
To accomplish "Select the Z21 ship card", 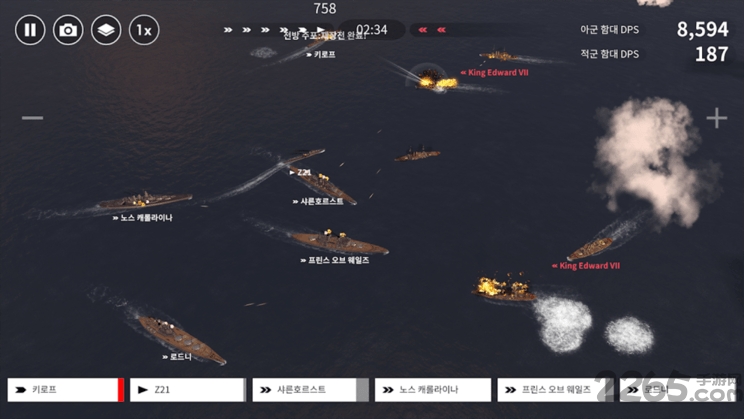I will pos(186,390).
